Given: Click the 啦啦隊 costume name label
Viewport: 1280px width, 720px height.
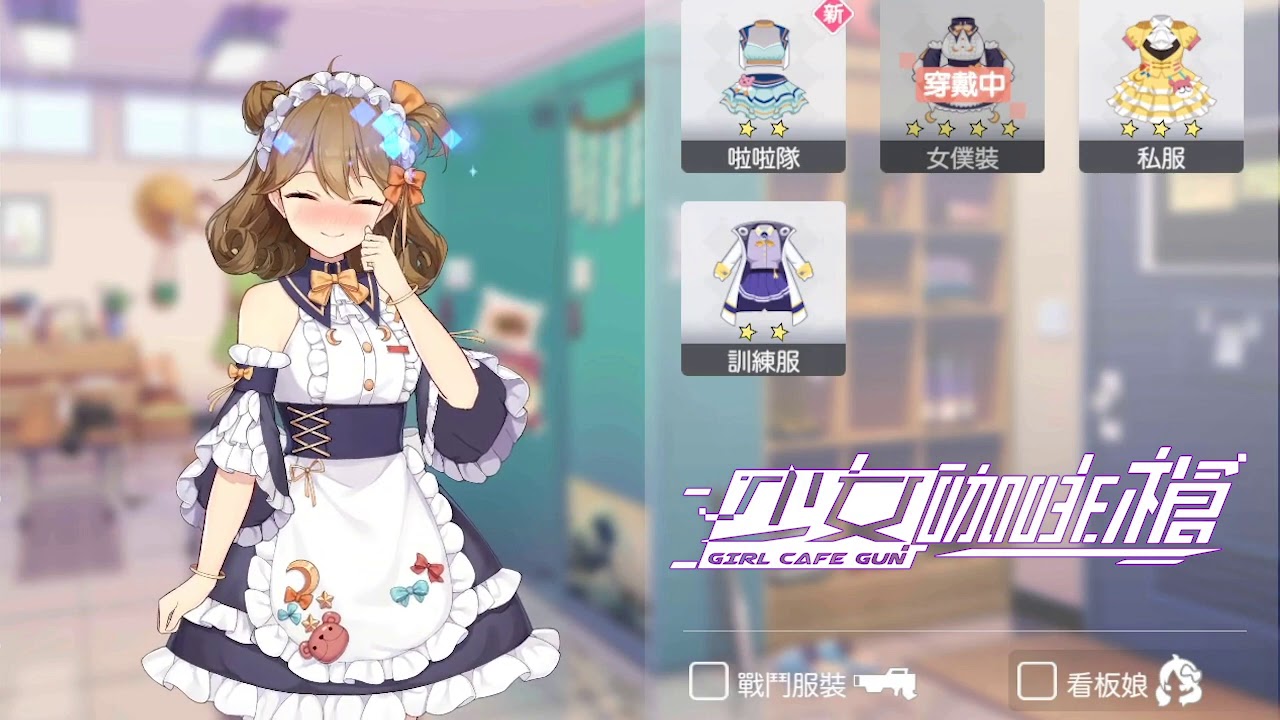Looking at the screenshot, I should tap(764, 156).
